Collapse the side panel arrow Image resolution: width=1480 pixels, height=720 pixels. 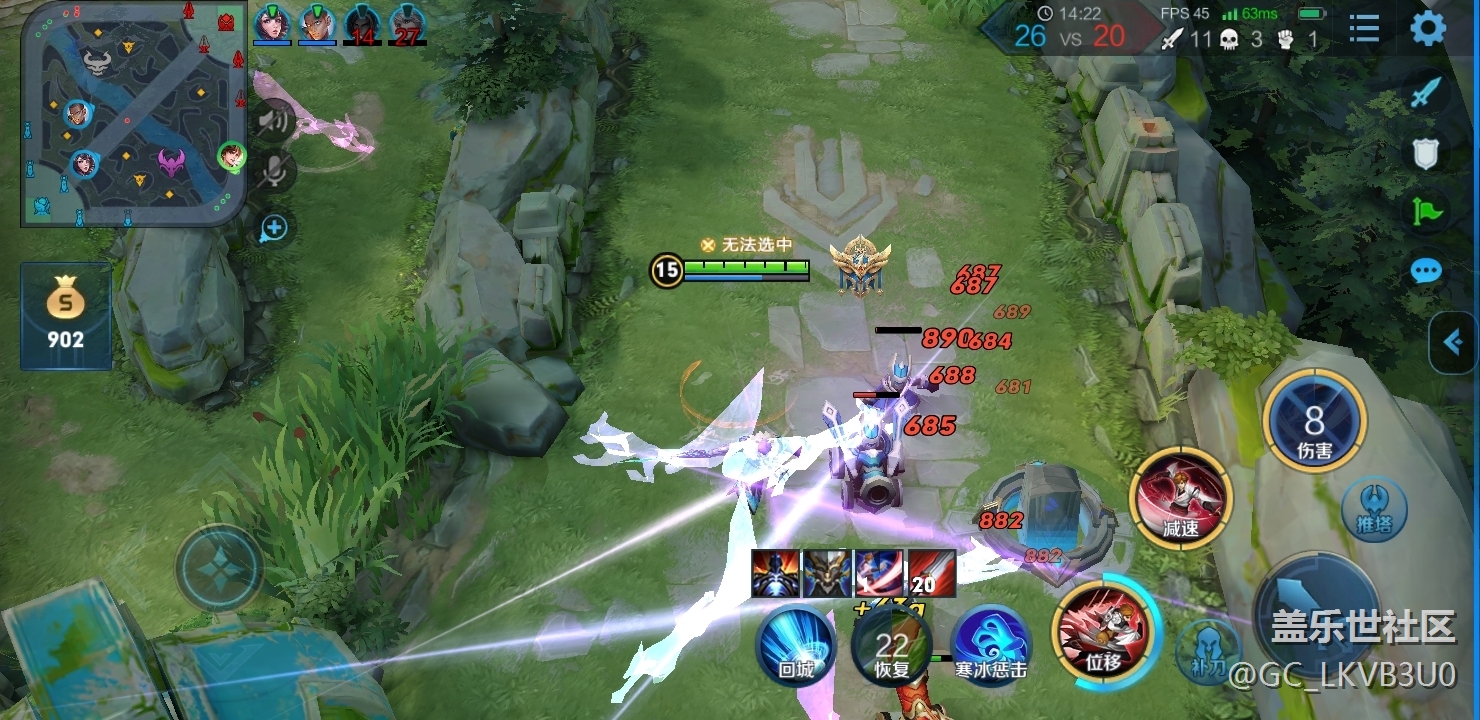(1453, 343)
